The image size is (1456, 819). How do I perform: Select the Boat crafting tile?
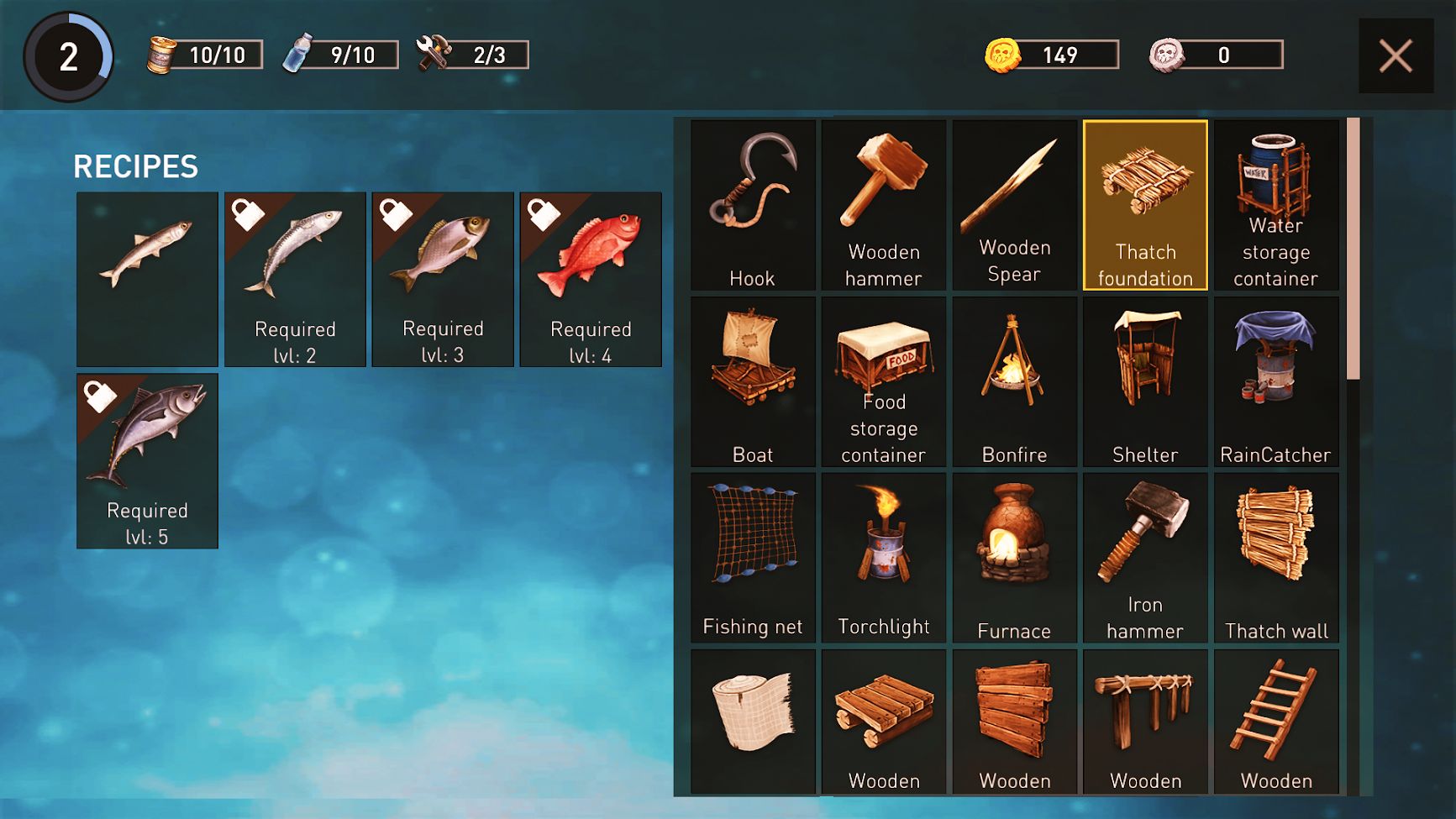[753, 382]
